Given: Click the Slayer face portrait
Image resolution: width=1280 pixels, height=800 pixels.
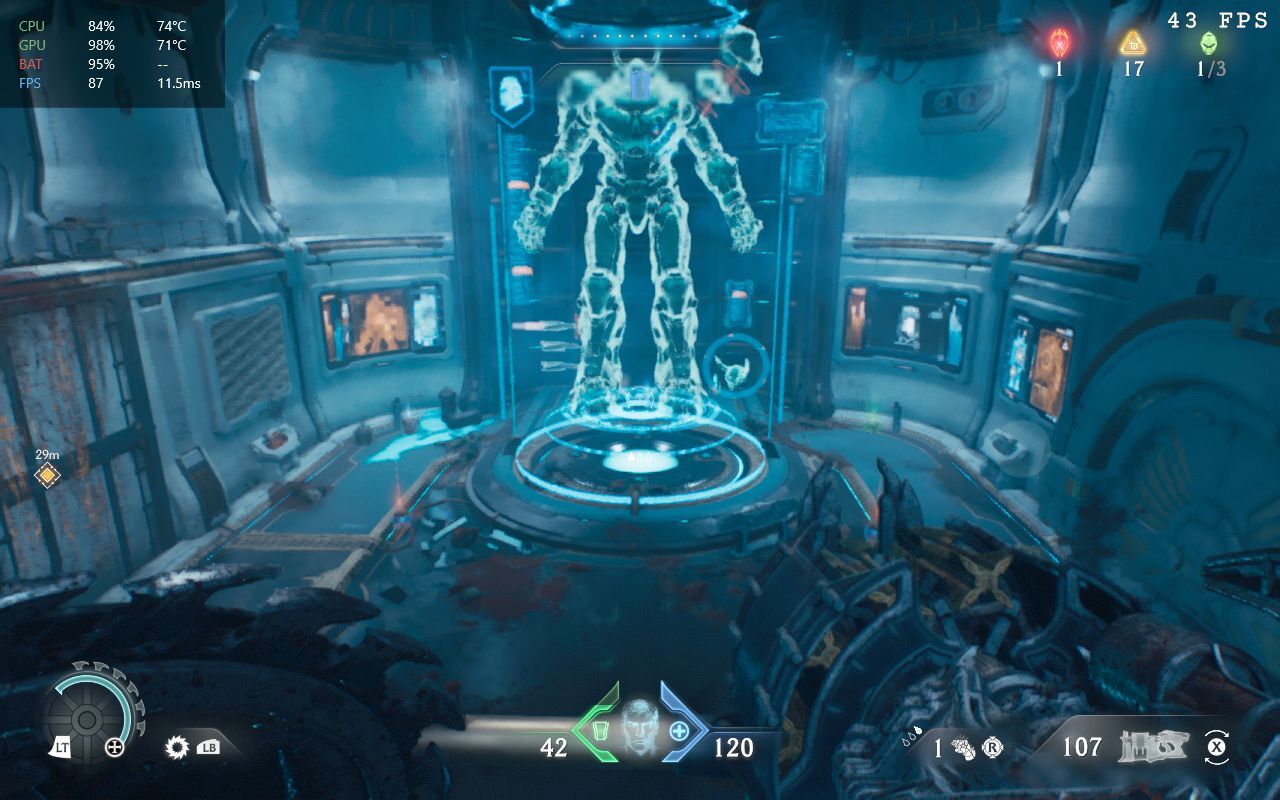Looking at the screenshot, I should point(639,727).
